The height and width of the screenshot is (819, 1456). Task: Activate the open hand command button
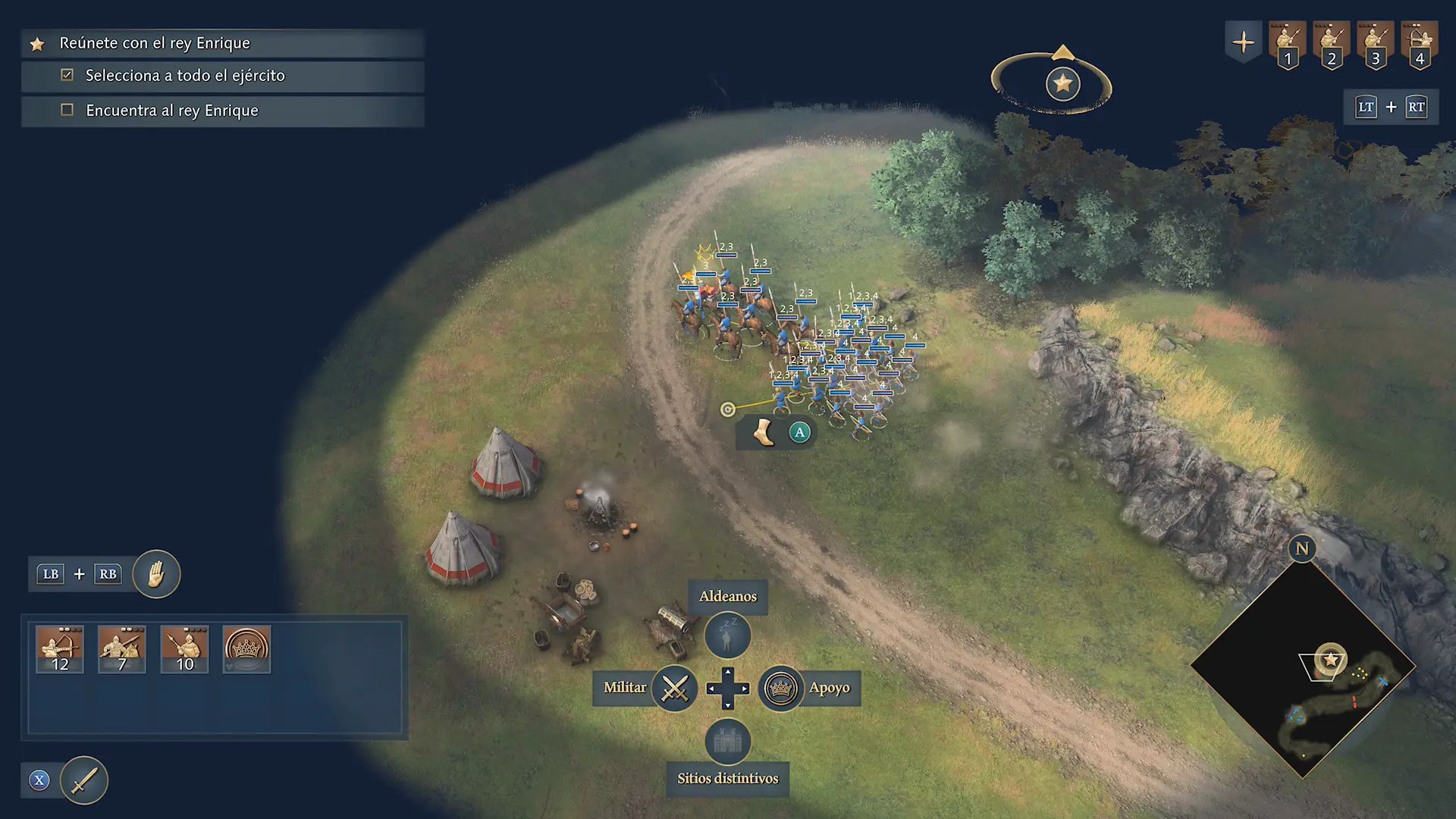pos(156,574)
